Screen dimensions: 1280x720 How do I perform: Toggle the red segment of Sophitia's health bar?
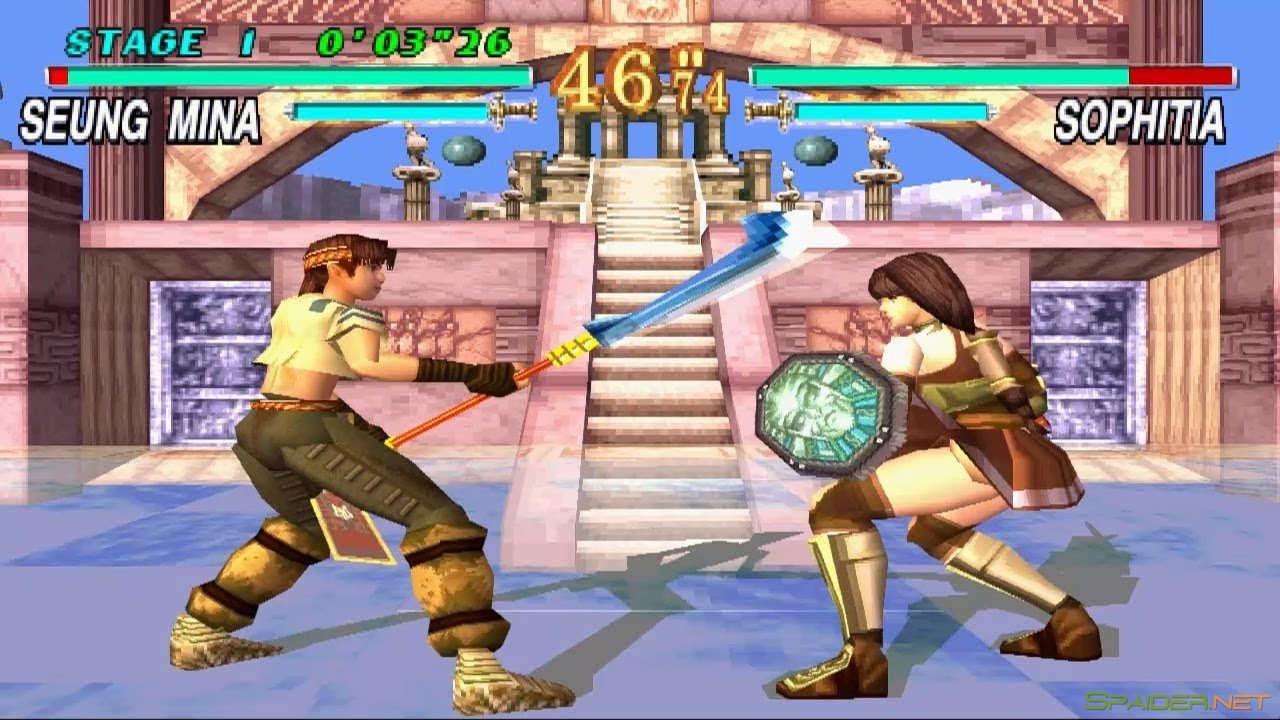point(1180,73)
